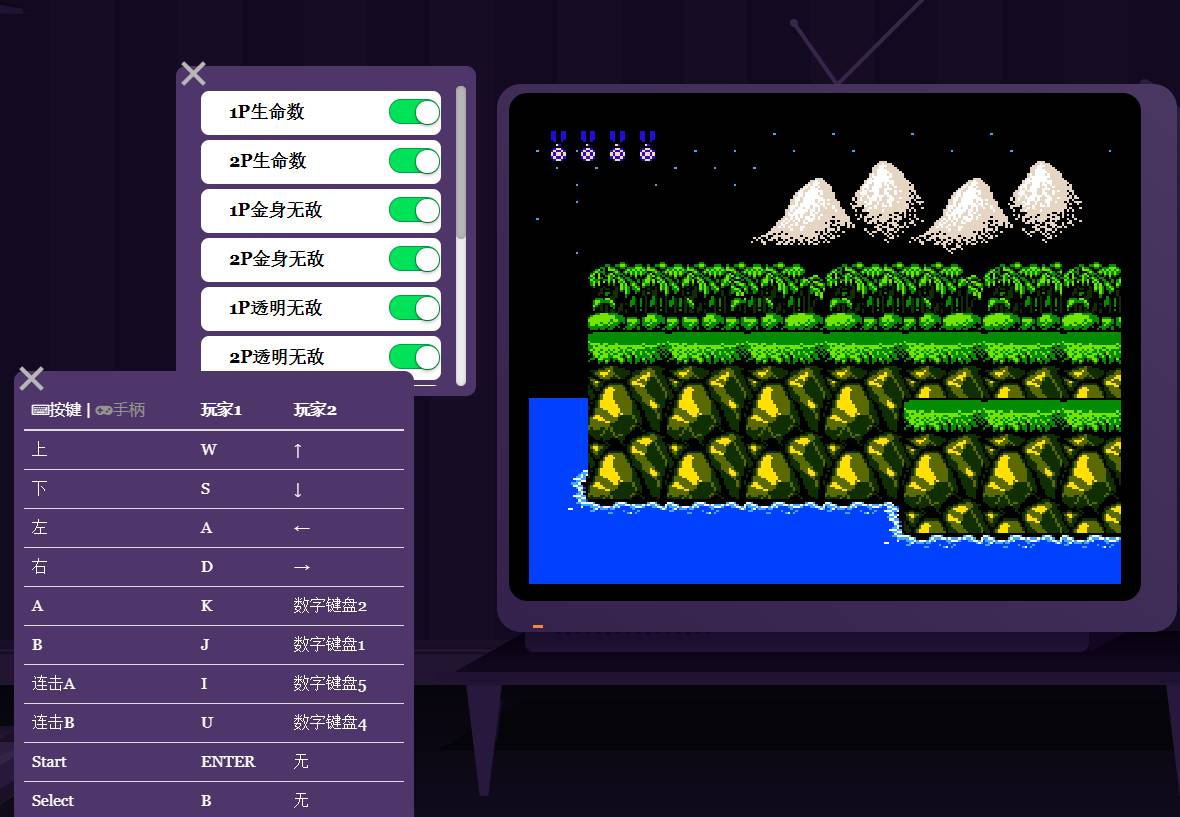Select Player 1's W key binding for 上
This screenshot has width=1180, height=817.
[x=208, y=450]
